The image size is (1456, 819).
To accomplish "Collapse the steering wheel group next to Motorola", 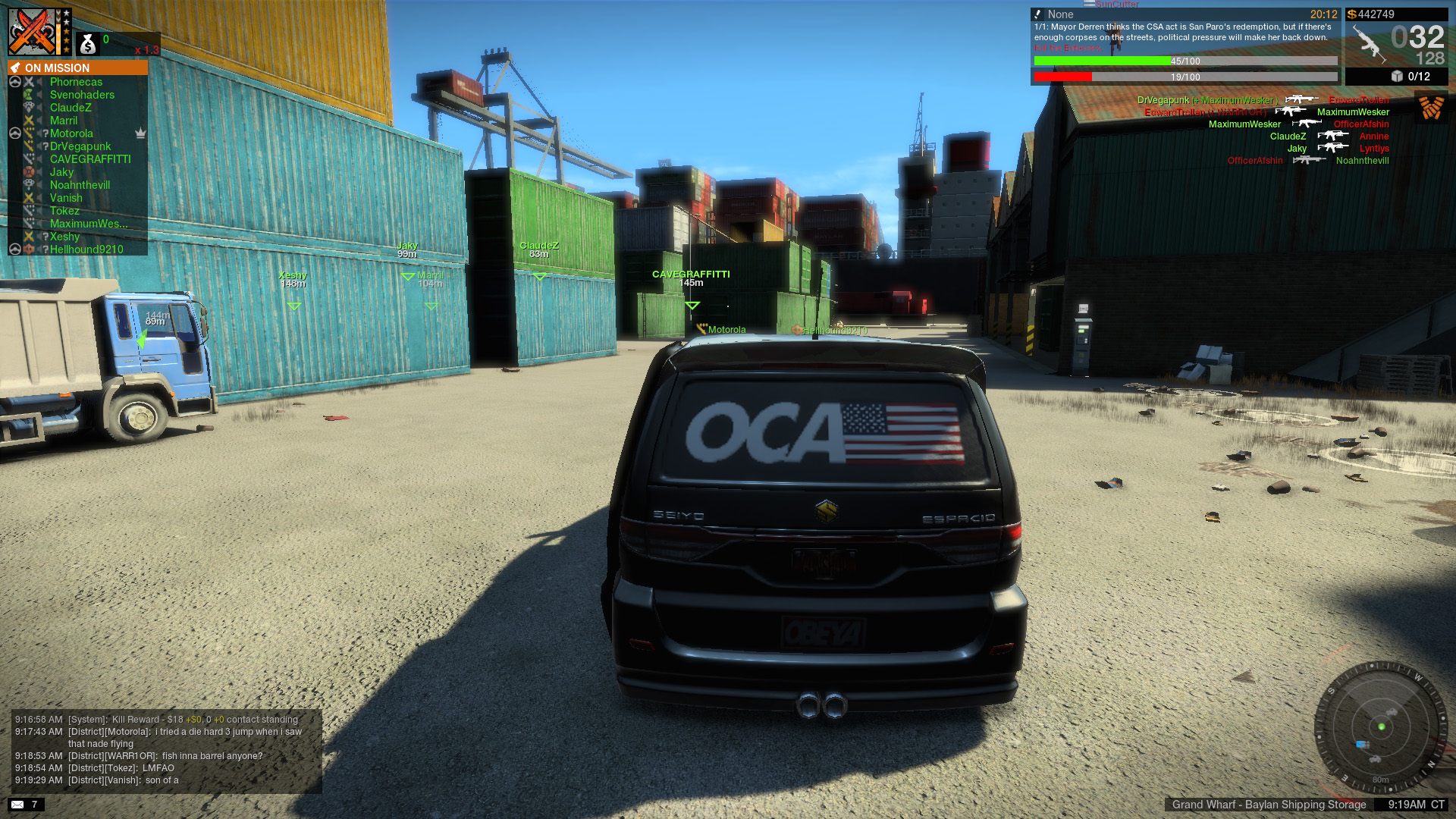I will [x=15, y=133].
